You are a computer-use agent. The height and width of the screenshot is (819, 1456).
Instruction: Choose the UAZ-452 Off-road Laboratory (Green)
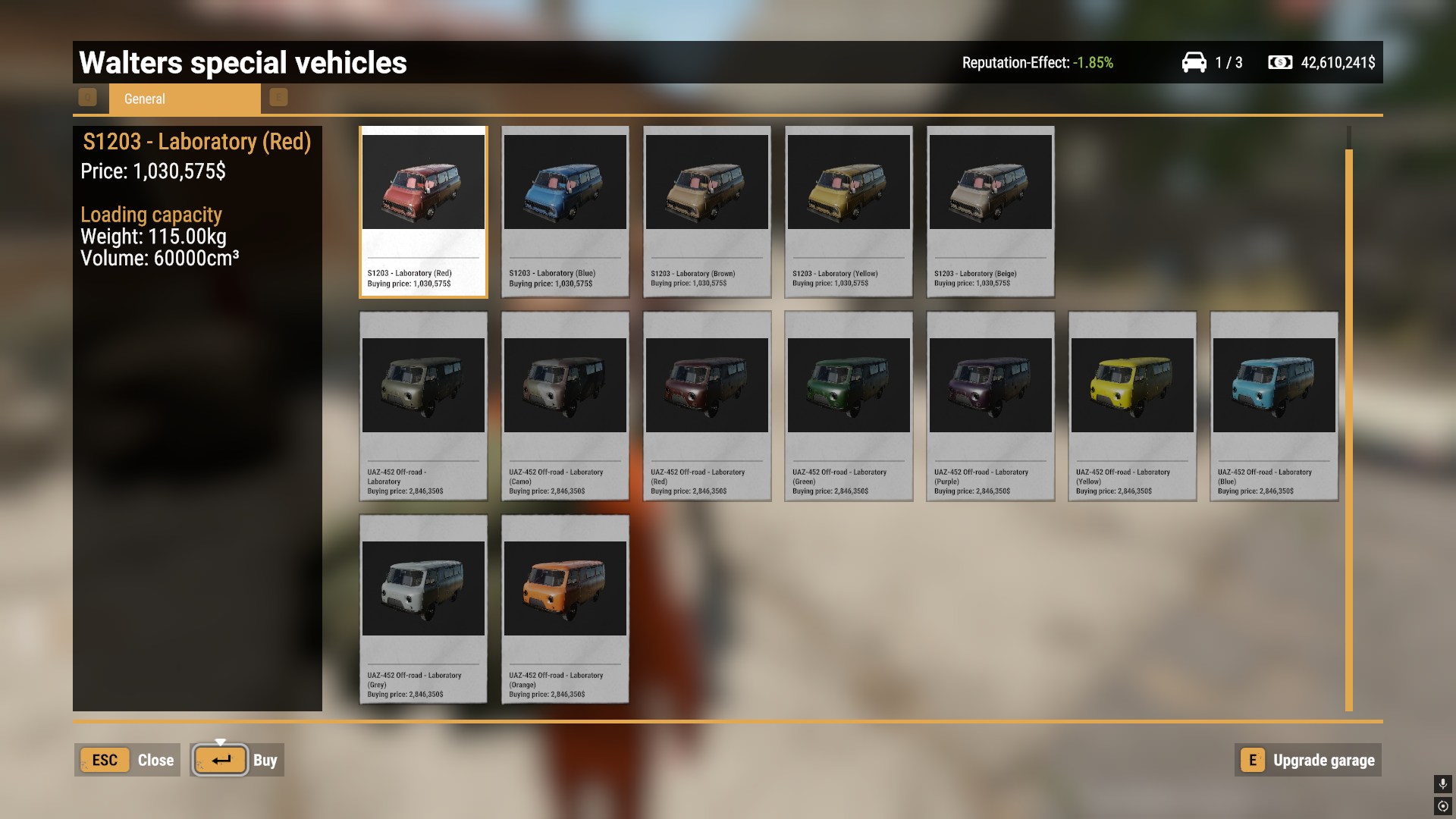849,406
